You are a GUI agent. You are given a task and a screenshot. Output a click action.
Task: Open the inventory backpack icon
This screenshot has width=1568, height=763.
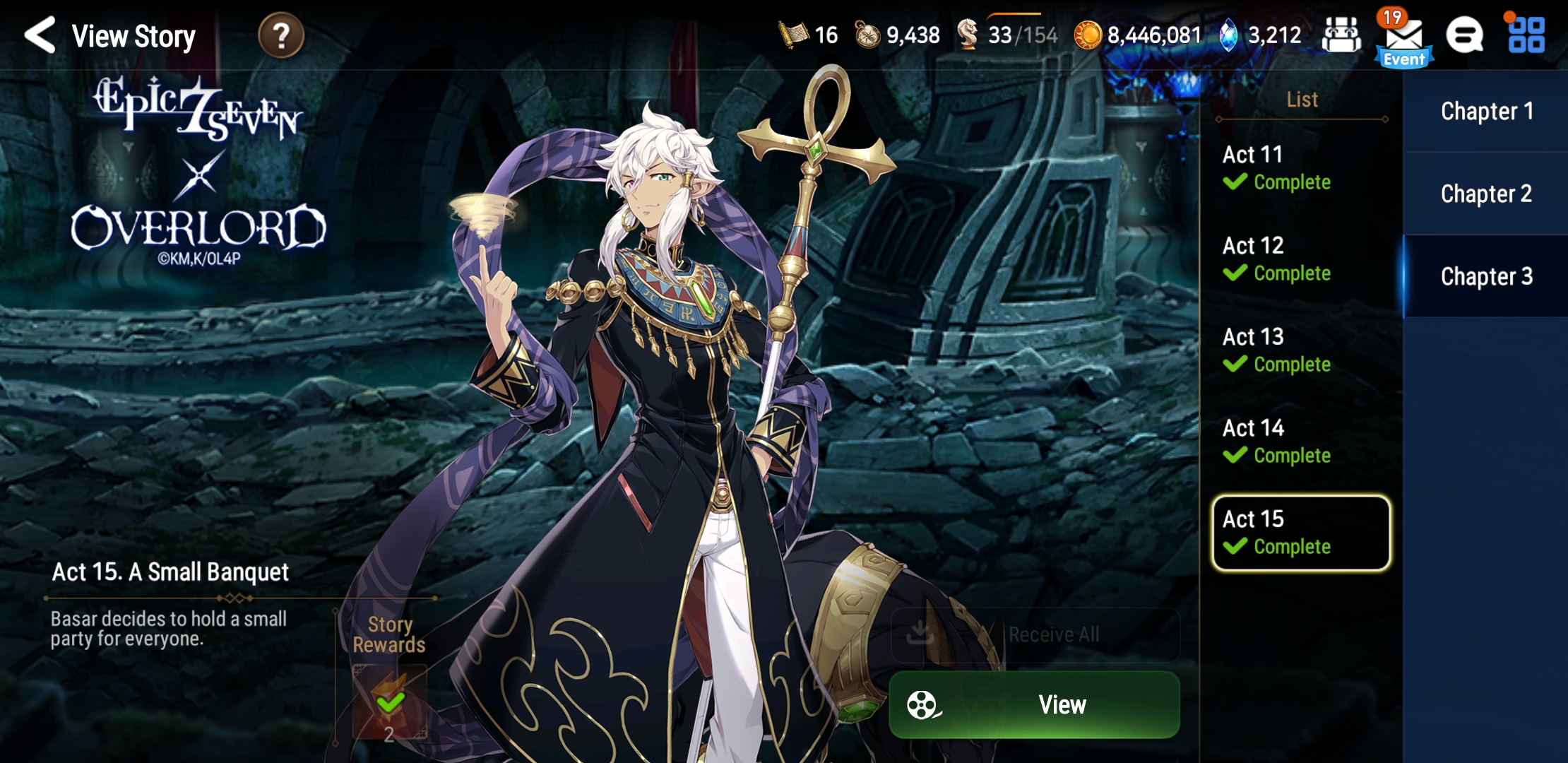tap(1341, 35)
